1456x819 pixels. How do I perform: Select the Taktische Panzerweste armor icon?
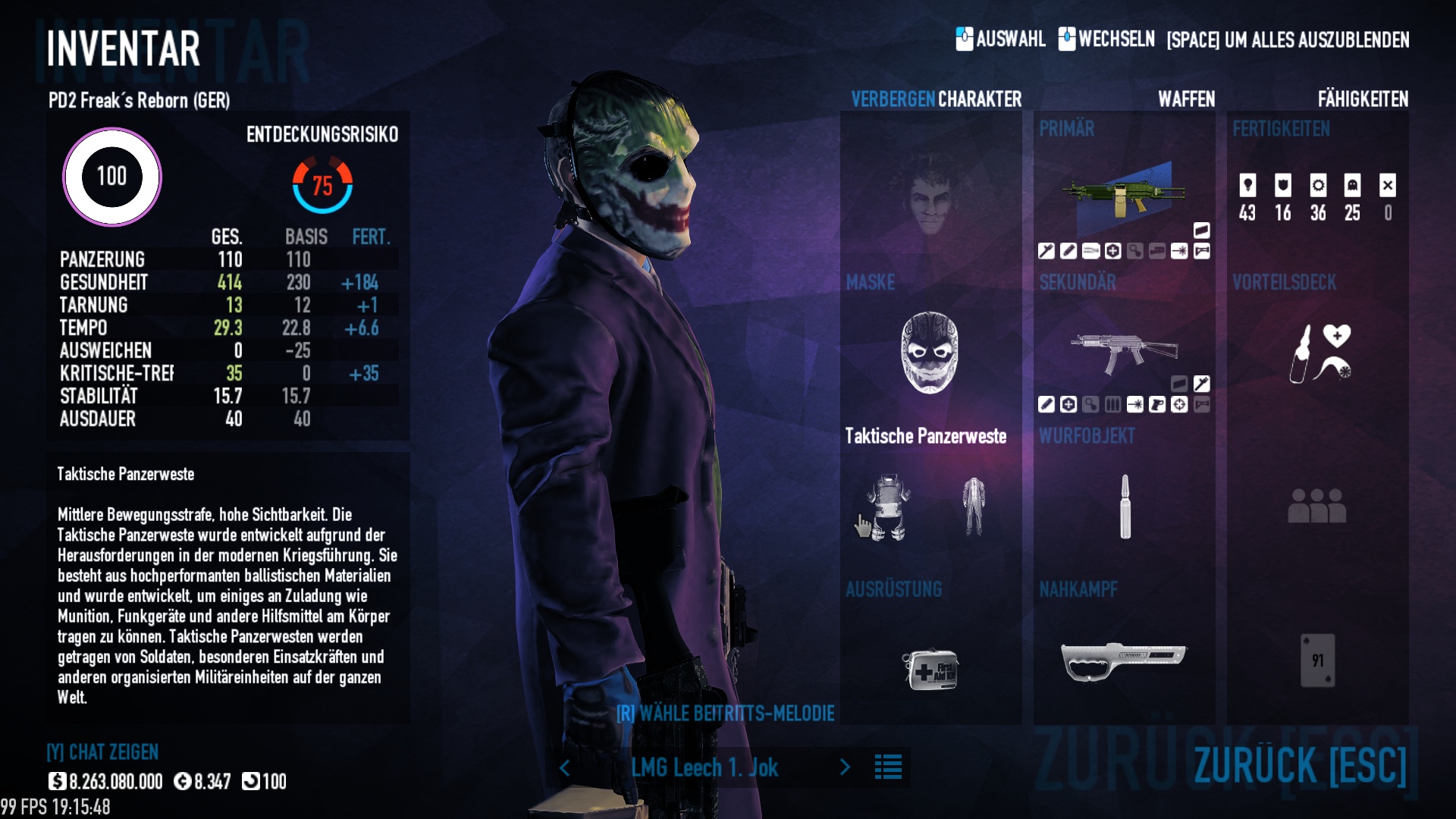[887, 507]
